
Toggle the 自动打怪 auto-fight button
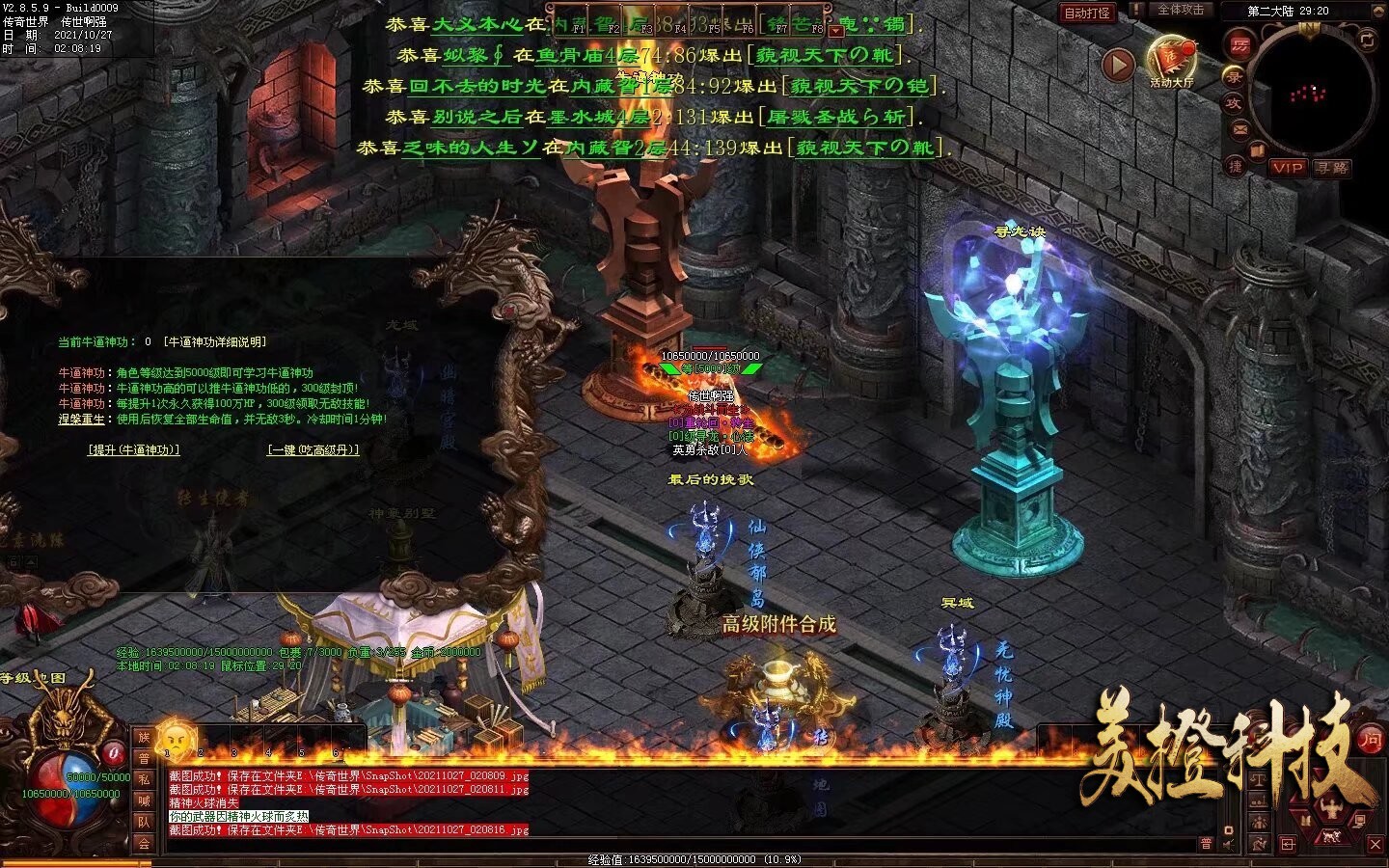click(1087, 13)
